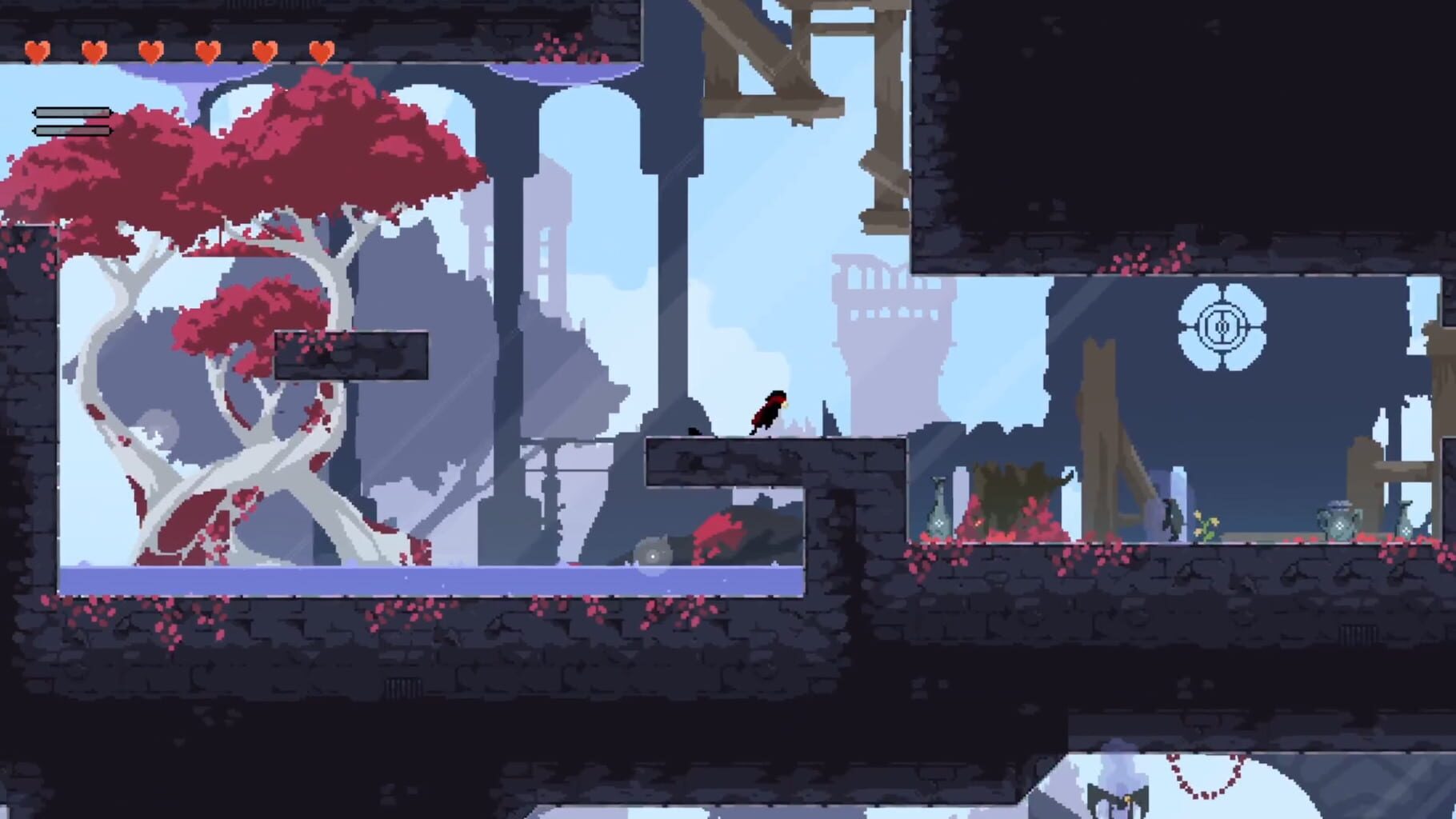Toggle the small black bird on the ledge
The height and width of the screenshot is (819, 1456).
(x=694, y=430)
